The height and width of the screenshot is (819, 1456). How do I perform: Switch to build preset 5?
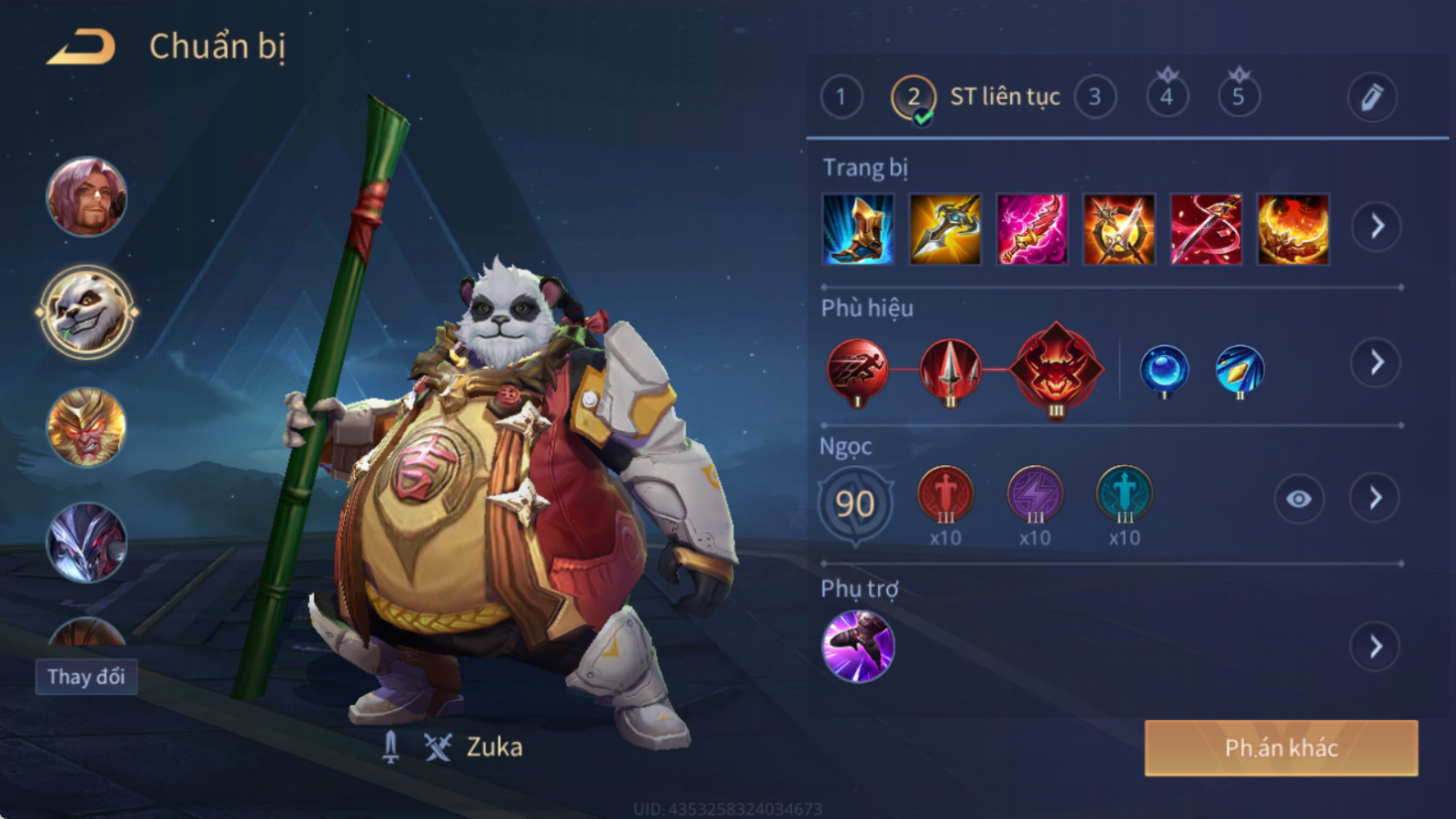[1238, 97]
